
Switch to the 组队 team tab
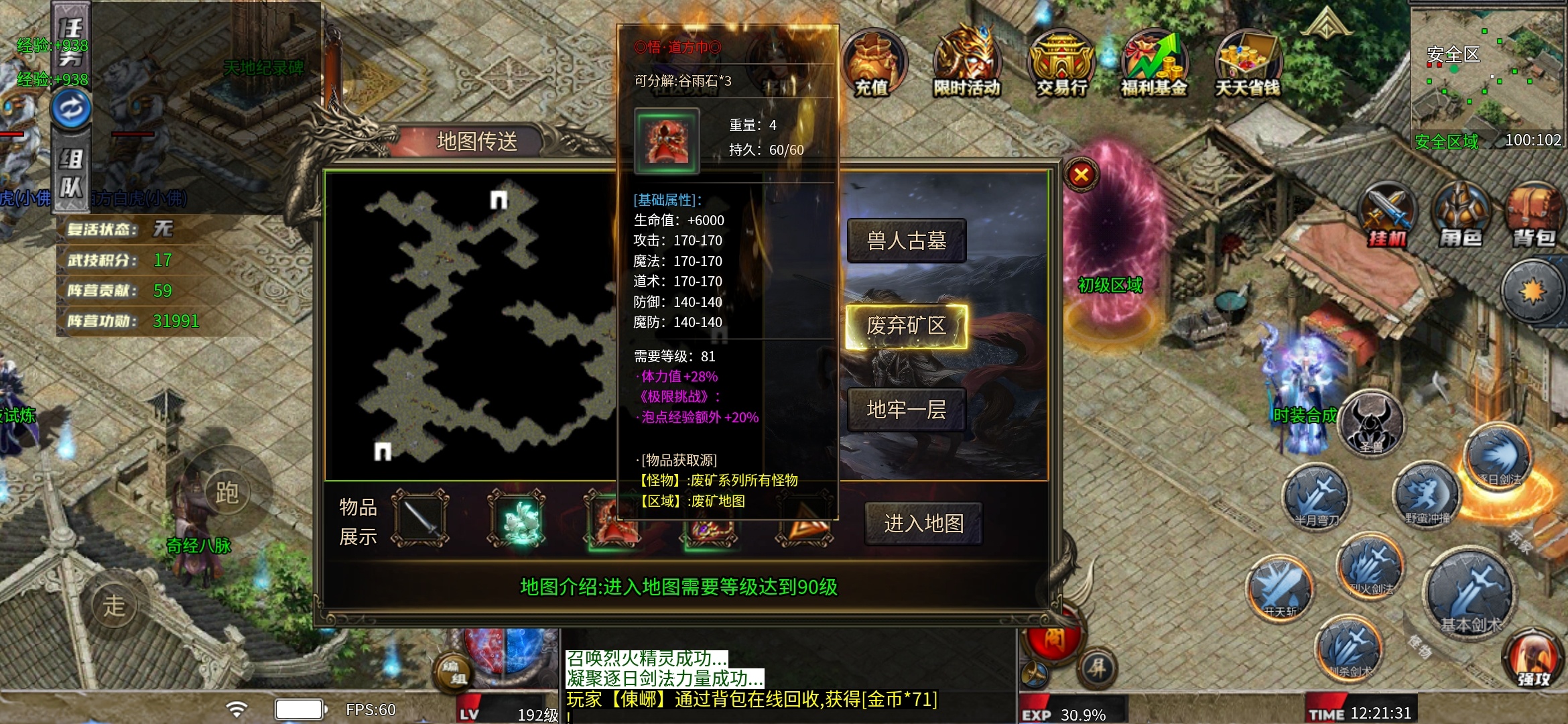click(71, 173)
